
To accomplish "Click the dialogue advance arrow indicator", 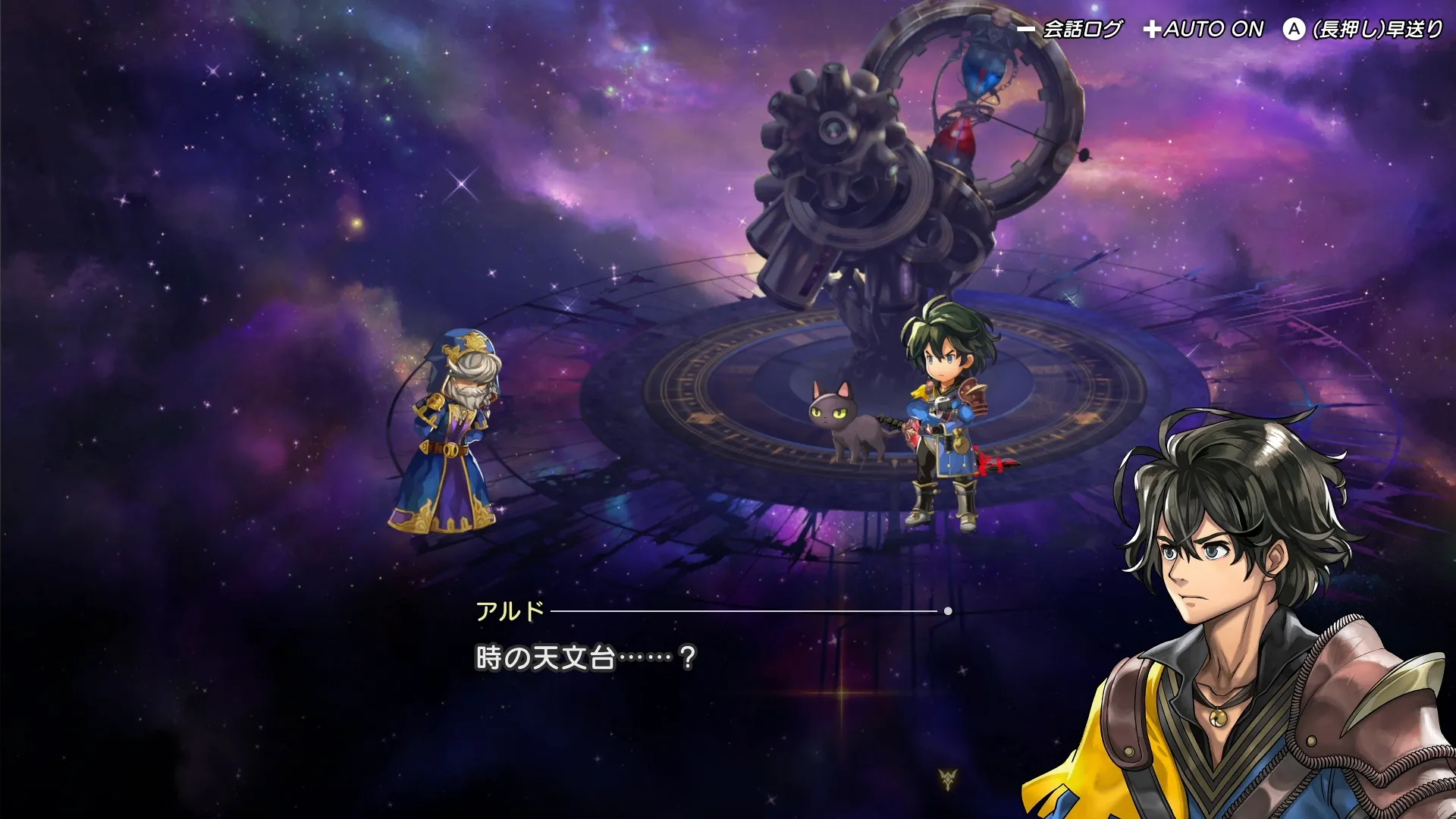I will click(948, 778).
